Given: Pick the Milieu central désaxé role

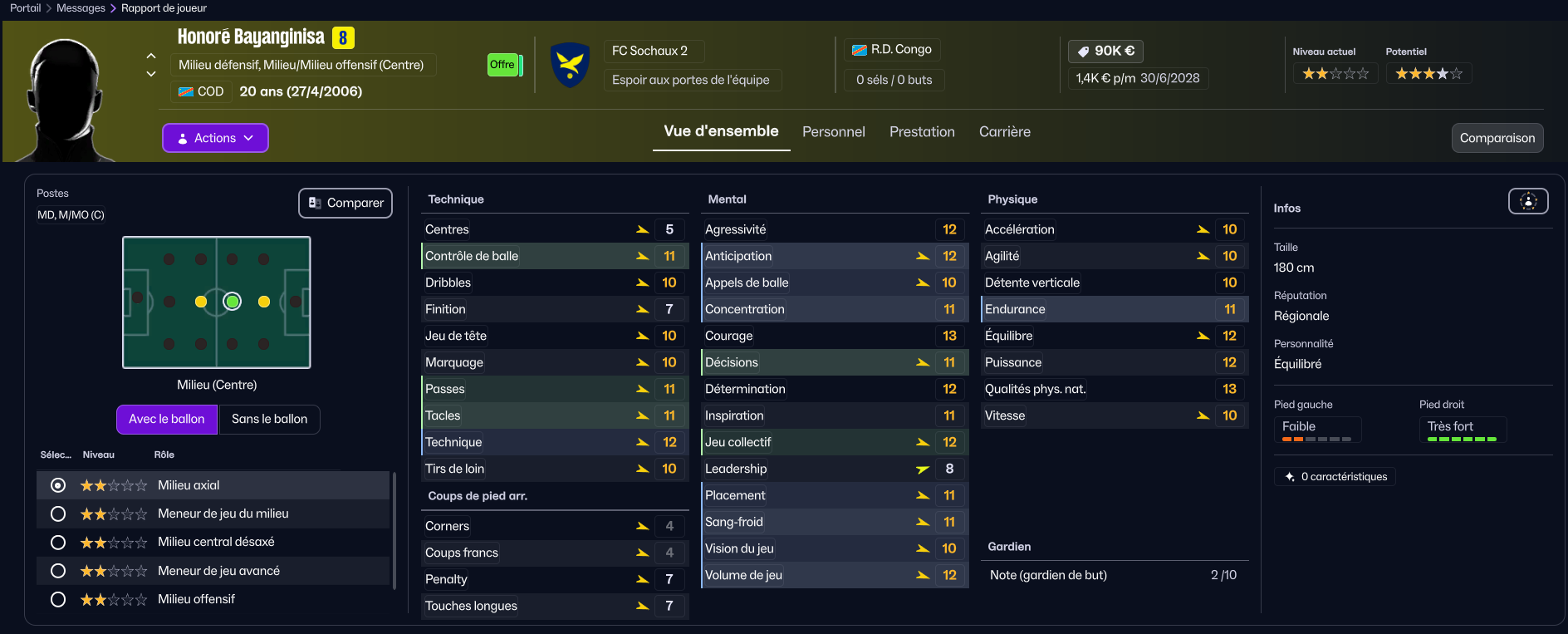Looking at the screenshot, I should point(58,543).
